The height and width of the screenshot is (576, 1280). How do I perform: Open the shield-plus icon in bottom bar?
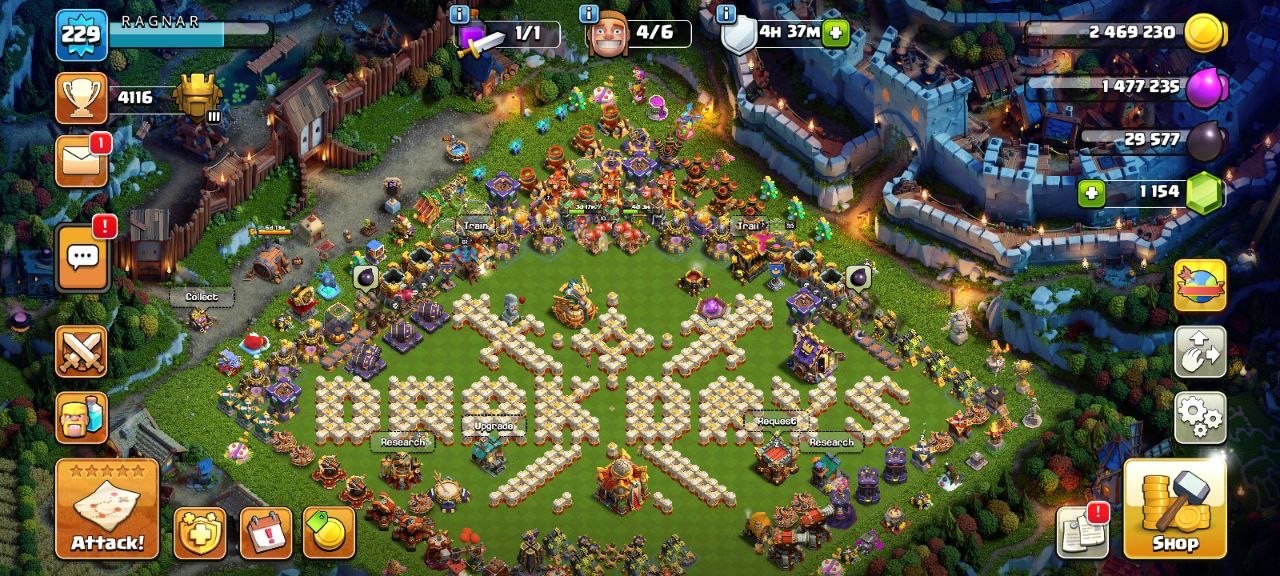(x=200, y=533)
